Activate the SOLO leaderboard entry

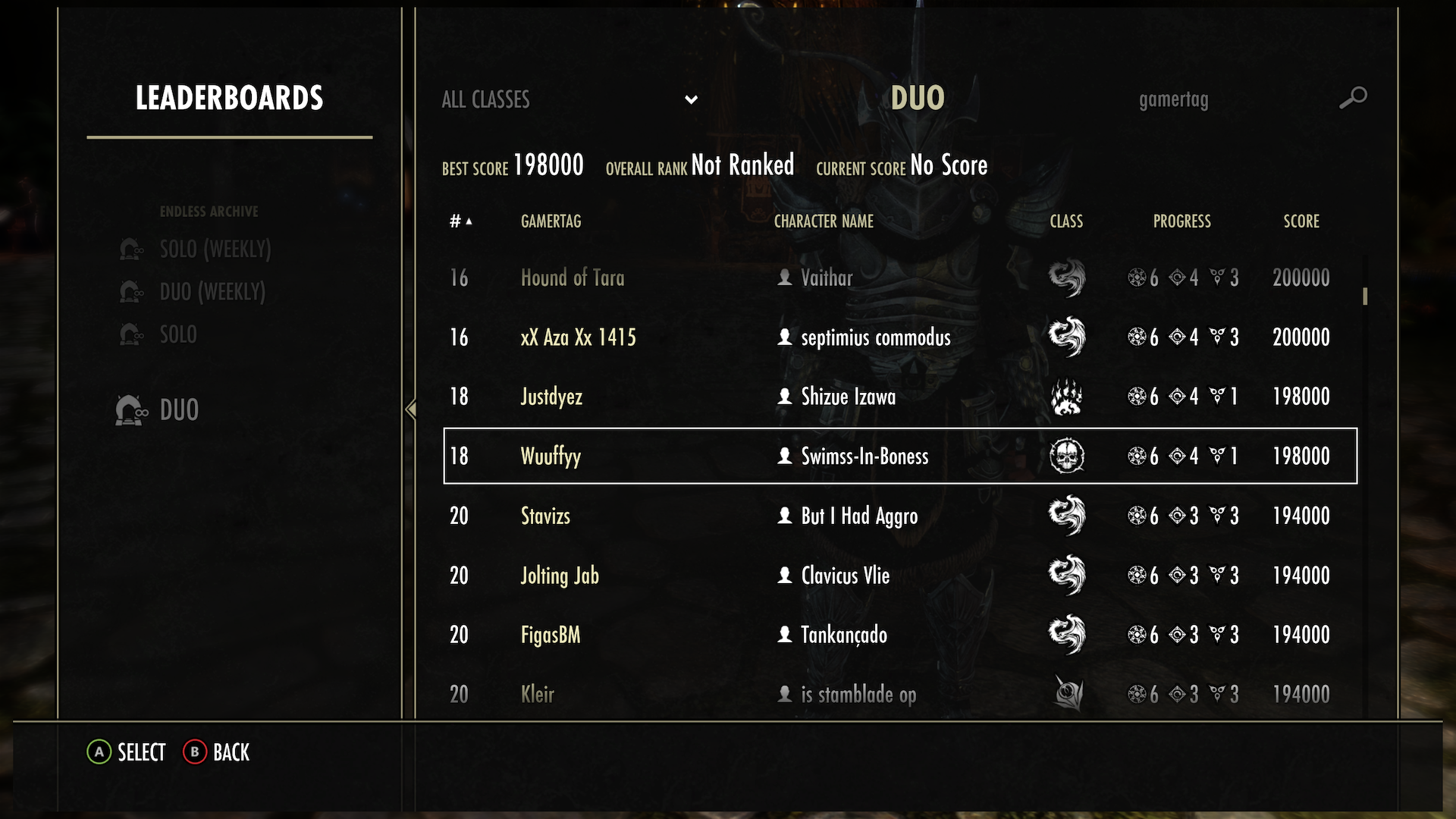(177, 334)
